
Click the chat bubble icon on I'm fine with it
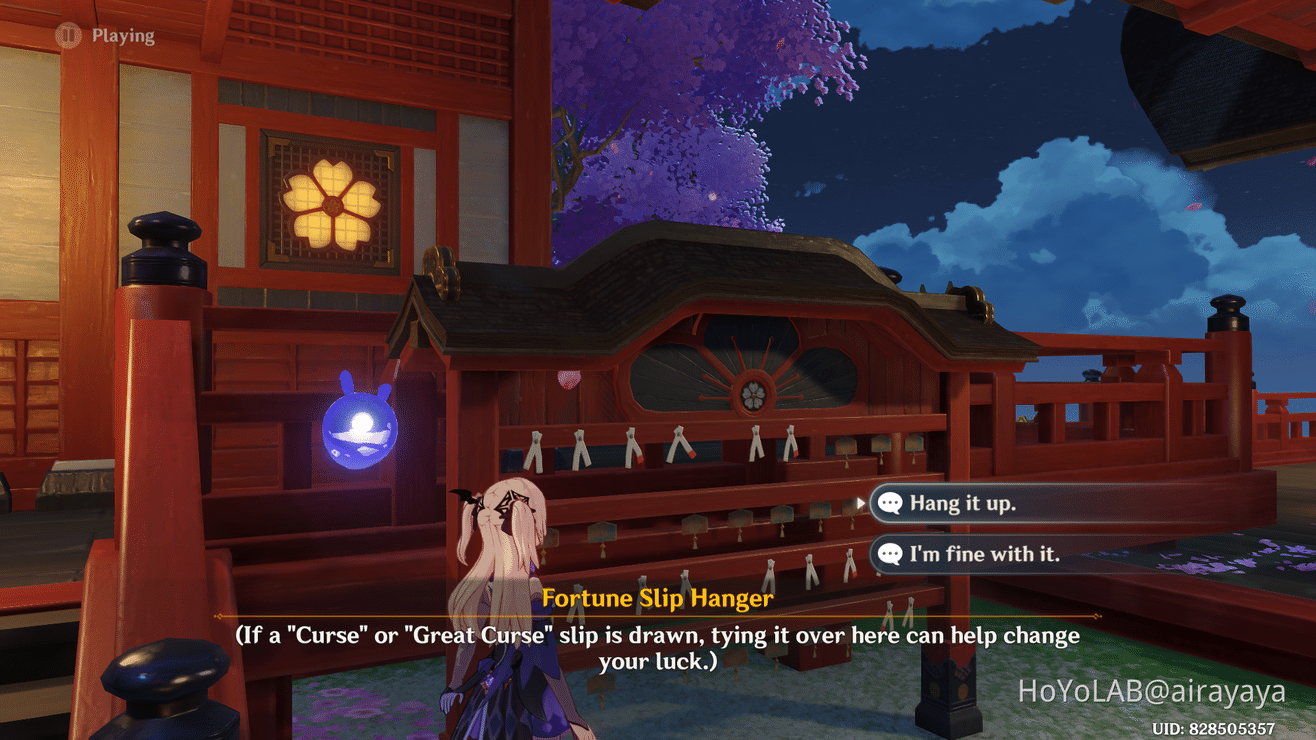pos(890,554)
